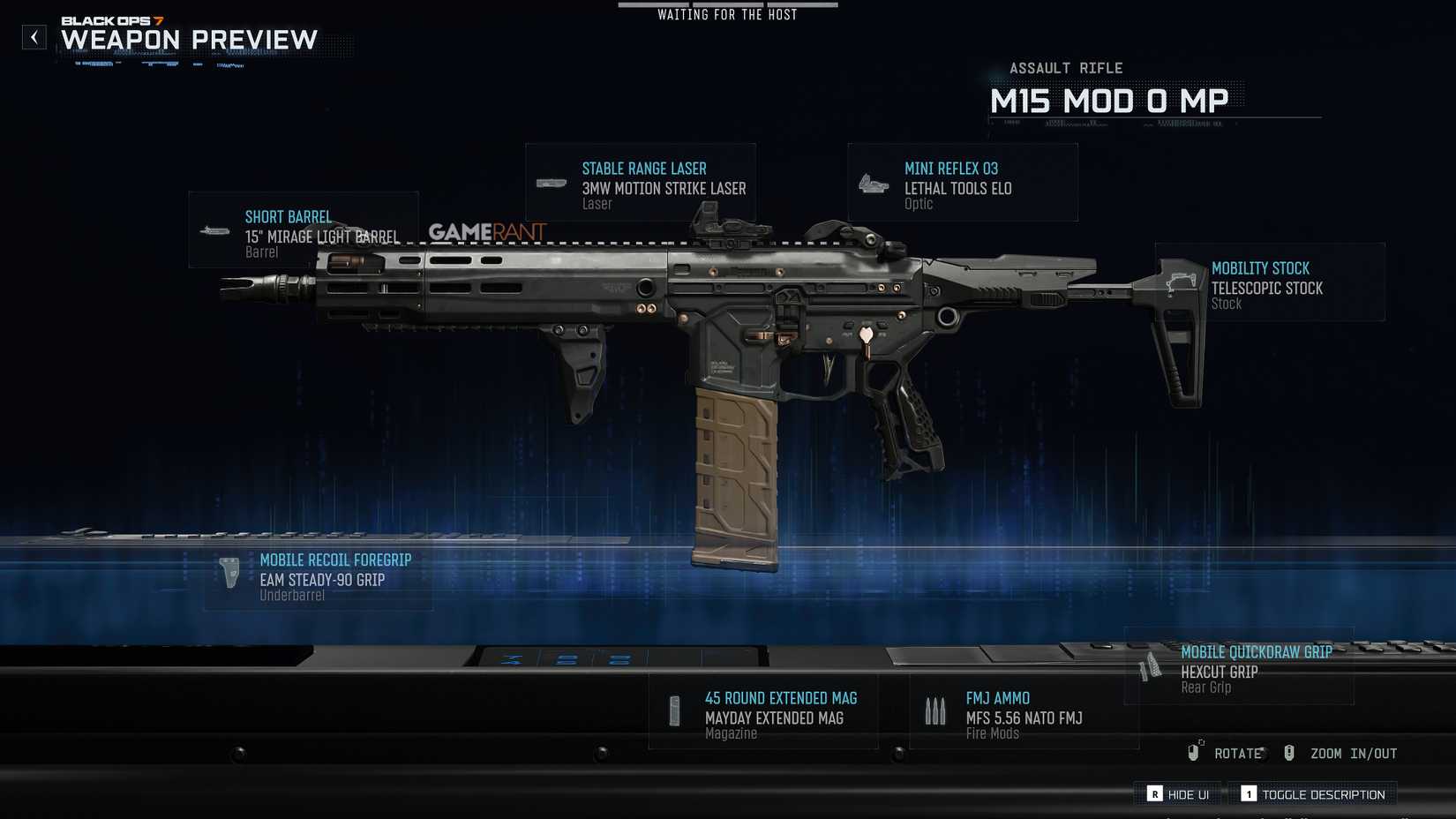Expand the Telescopic Stock info panel
Screen dimensions: 1456x819
click(x=1269, y=288)
